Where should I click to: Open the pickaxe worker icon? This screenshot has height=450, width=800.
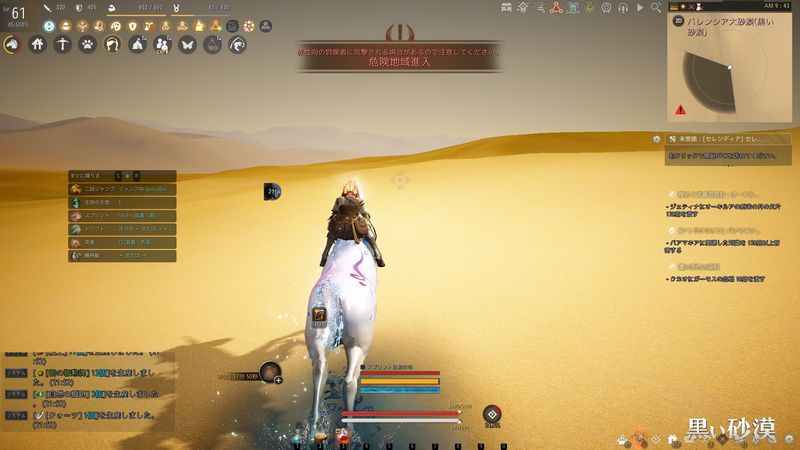(x=62, y=44)
